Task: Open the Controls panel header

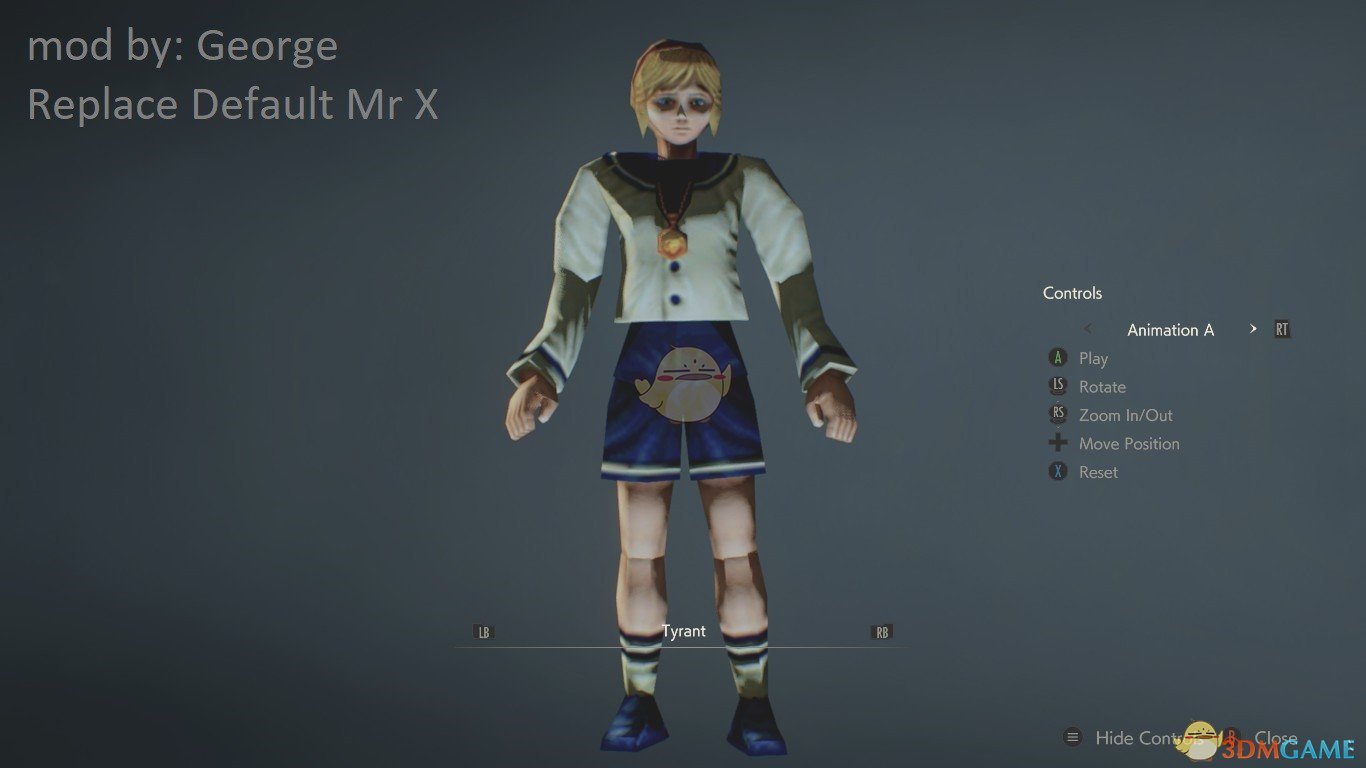Action: click(1072, 293)
